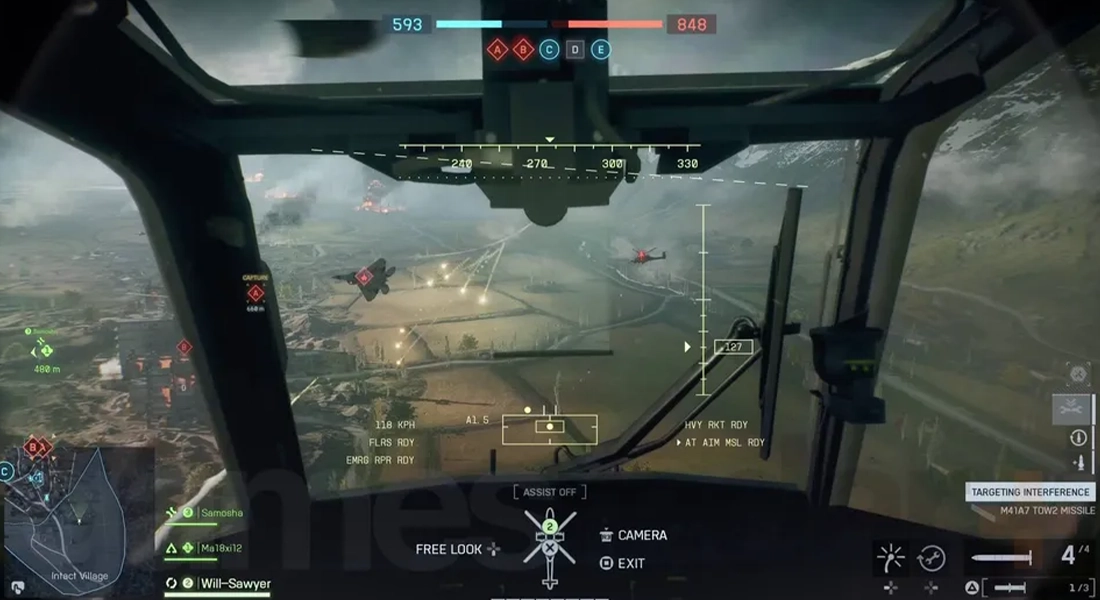The height and width of the screenshot is (600, 1100).
Task: Activate the flares countermeasure icon
Action: [889, 557]
